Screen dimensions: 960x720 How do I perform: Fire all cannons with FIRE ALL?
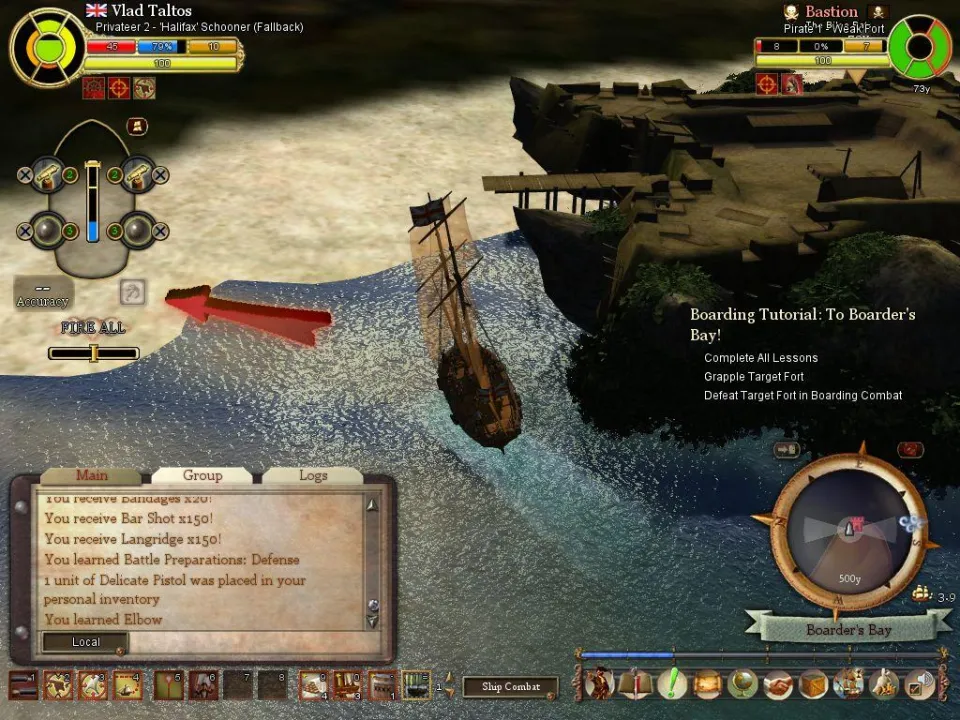93,327
